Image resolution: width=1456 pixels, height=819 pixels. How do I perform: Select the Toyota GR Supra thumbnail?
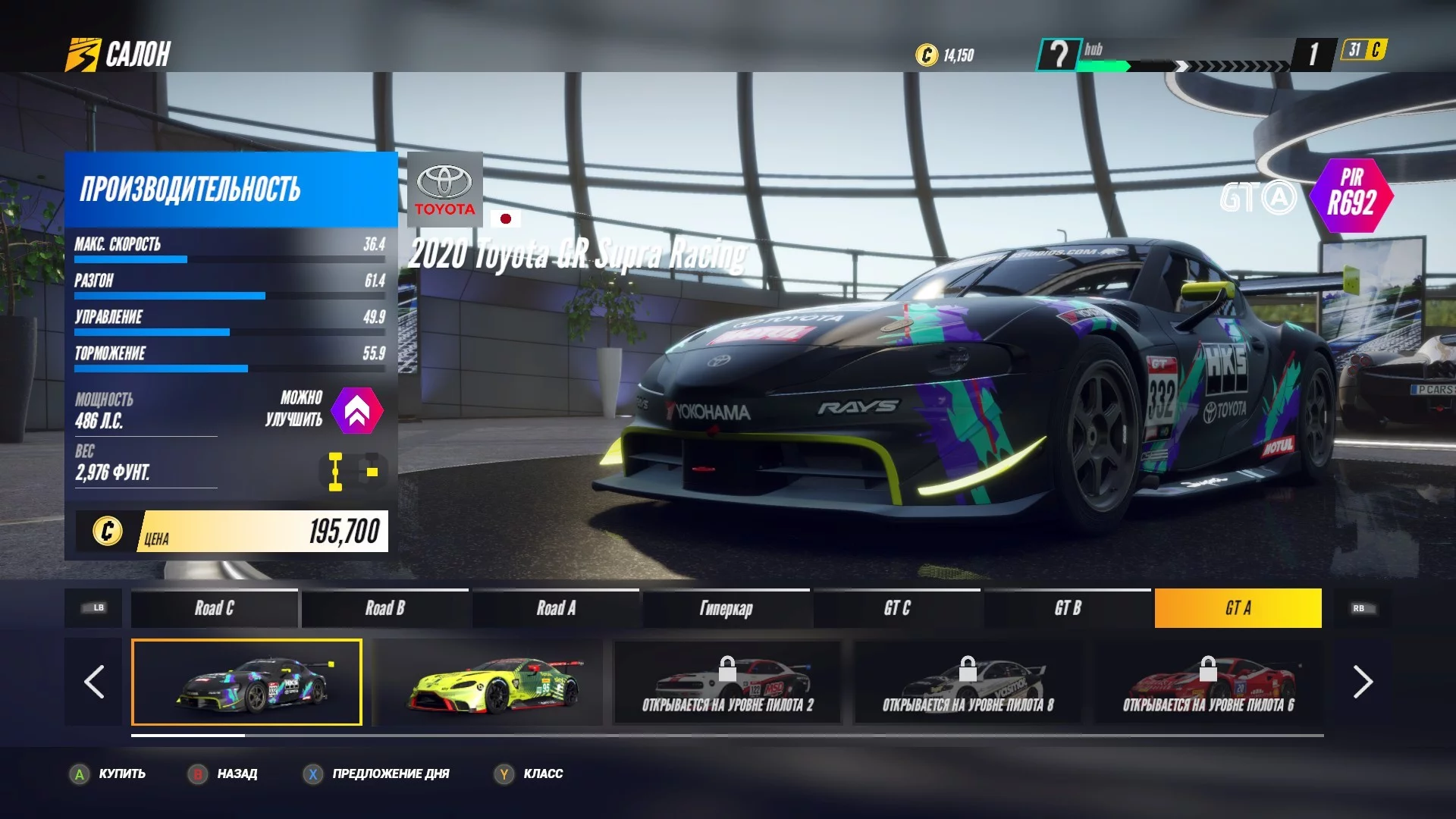[x=246, y=682]
